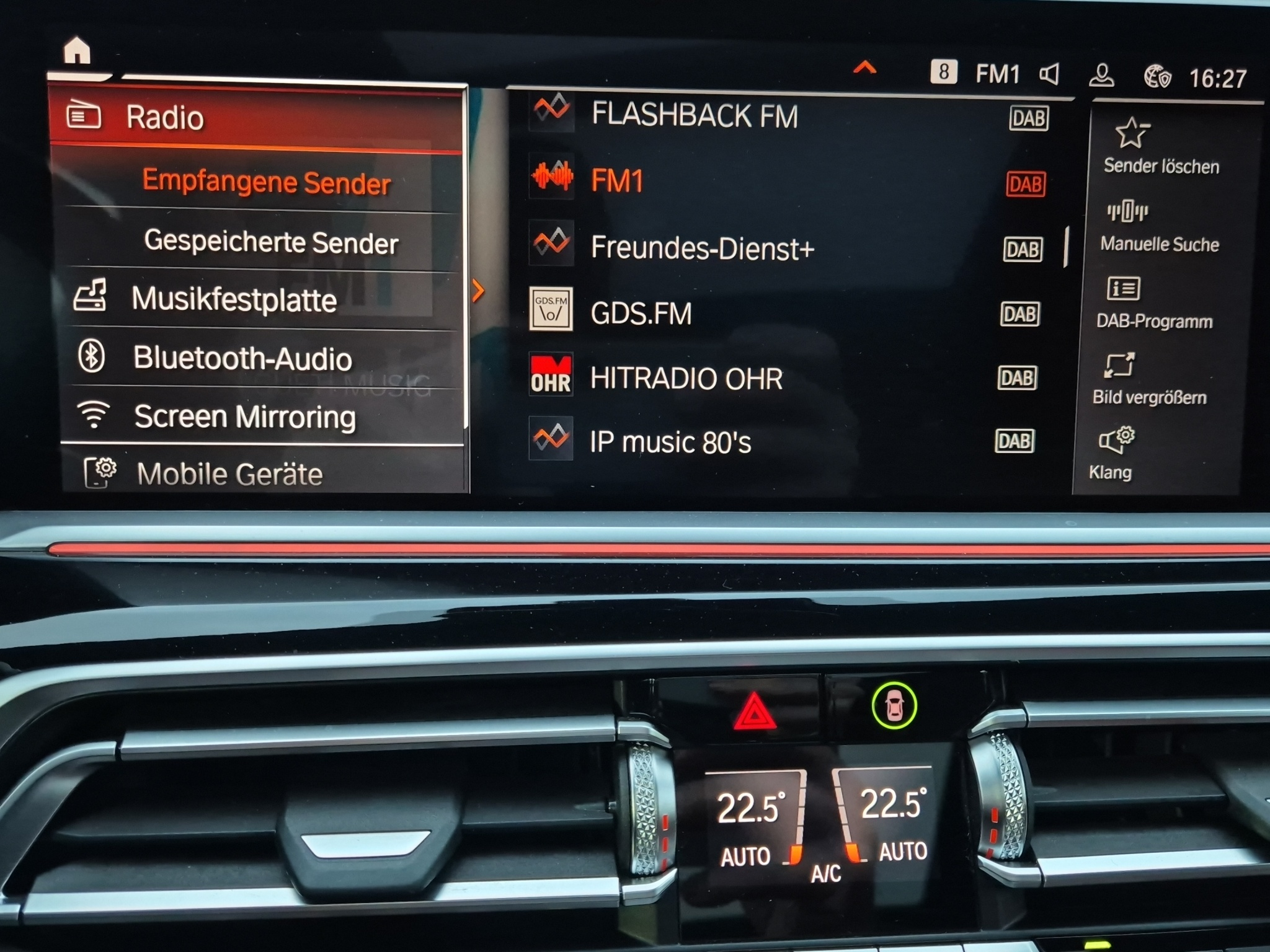Choose Musikfestplatte source

tap(234, 299)
